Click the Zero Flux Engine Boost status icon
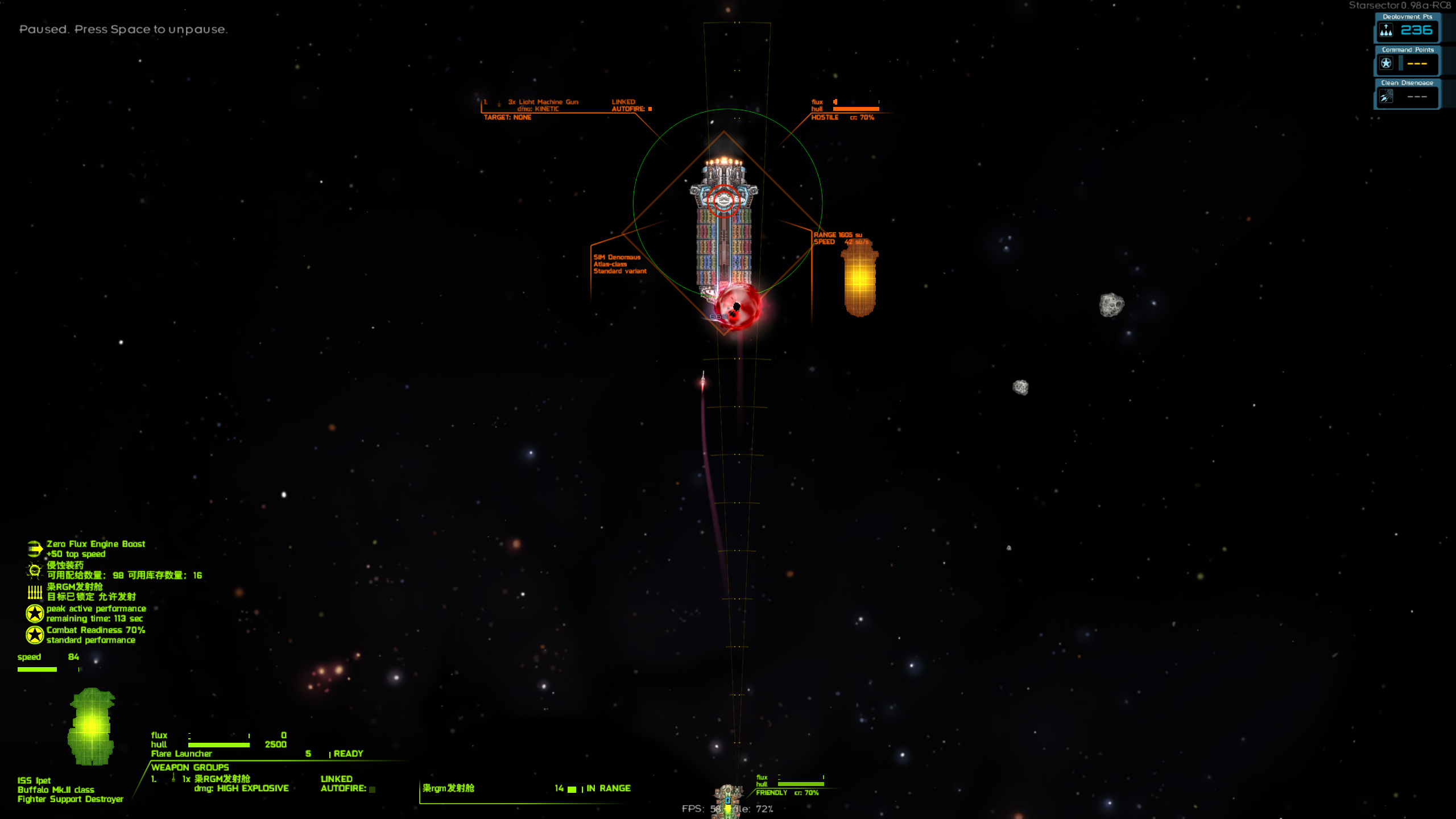 click(x=34, y=549)
